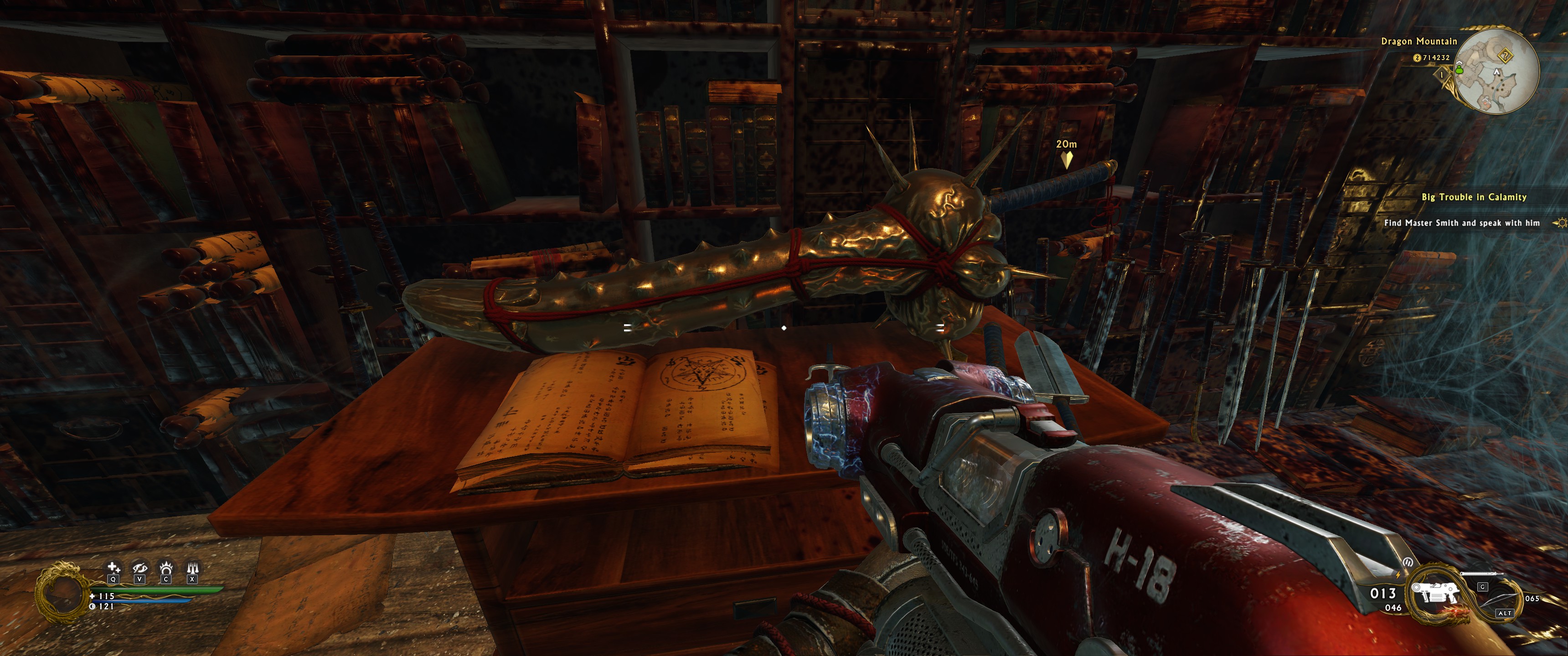Screen dimensions: 1568x656
Task: Activate the healing plus-signs ability icon
Action: tap(113, 569)
